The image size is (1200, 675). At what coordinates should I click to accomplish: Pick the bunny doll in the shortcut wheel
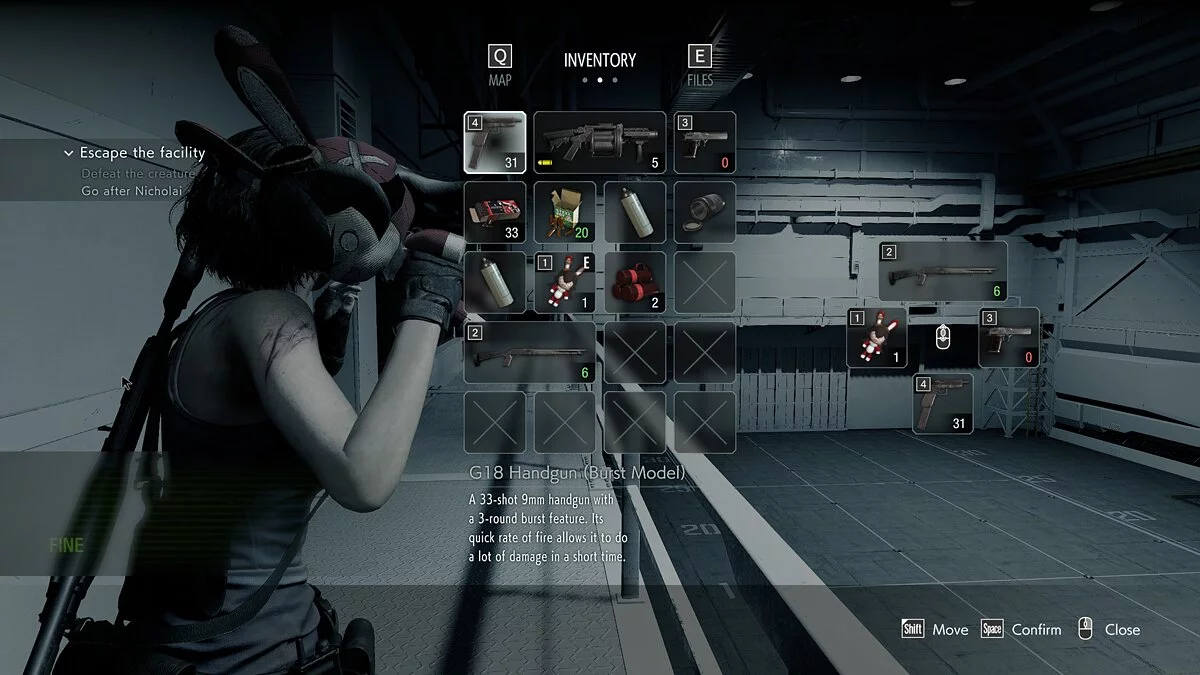[877, 337]
